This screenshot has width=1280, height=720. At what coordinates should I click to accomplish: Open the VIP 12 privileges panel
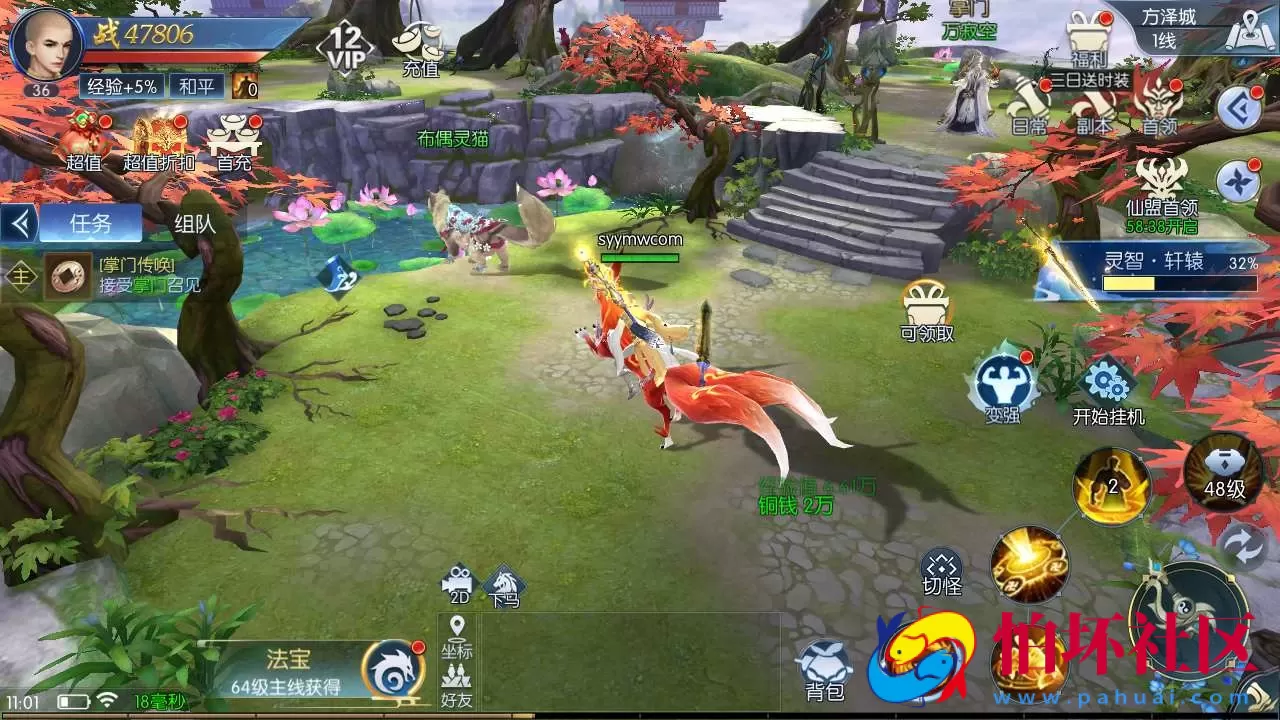pyautogui.click(x=345, y=45)
